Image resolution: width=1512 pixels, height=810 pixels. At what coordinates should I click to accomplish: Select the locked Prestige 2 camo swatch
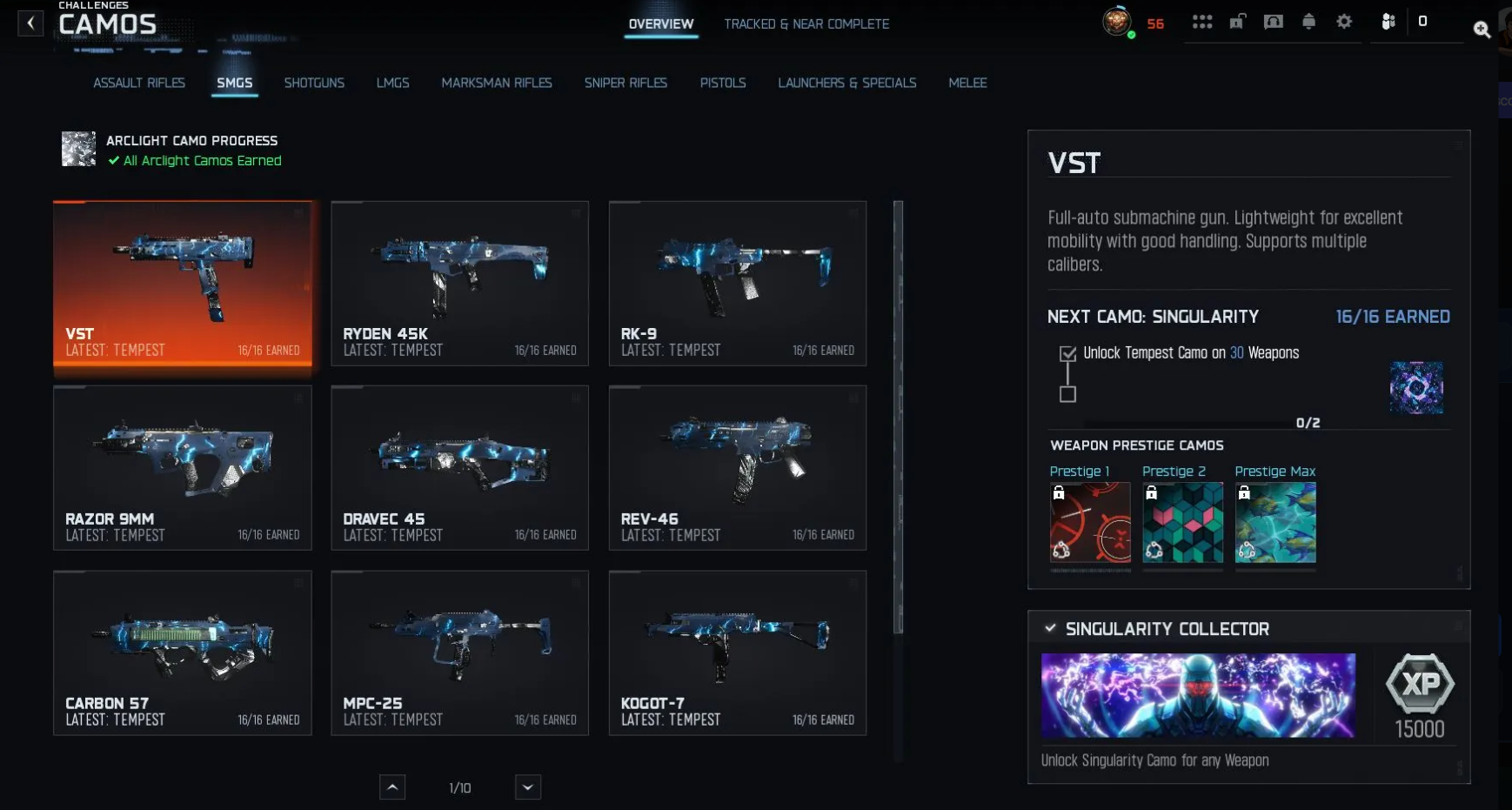tap(1183, 522)
